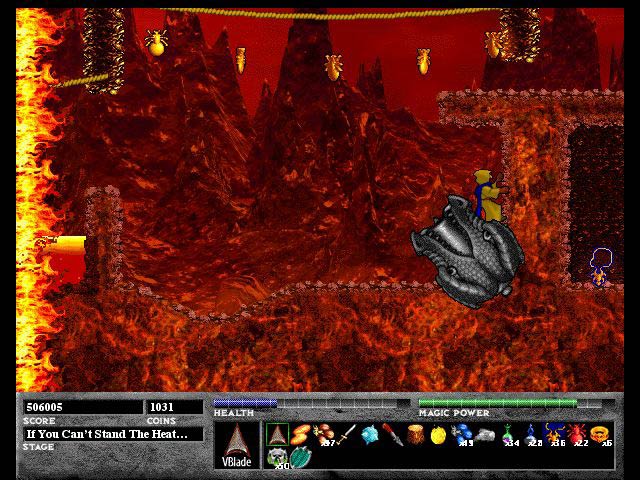Select the silver sword inventory item

pyautogui.click(x=346, y=434)
